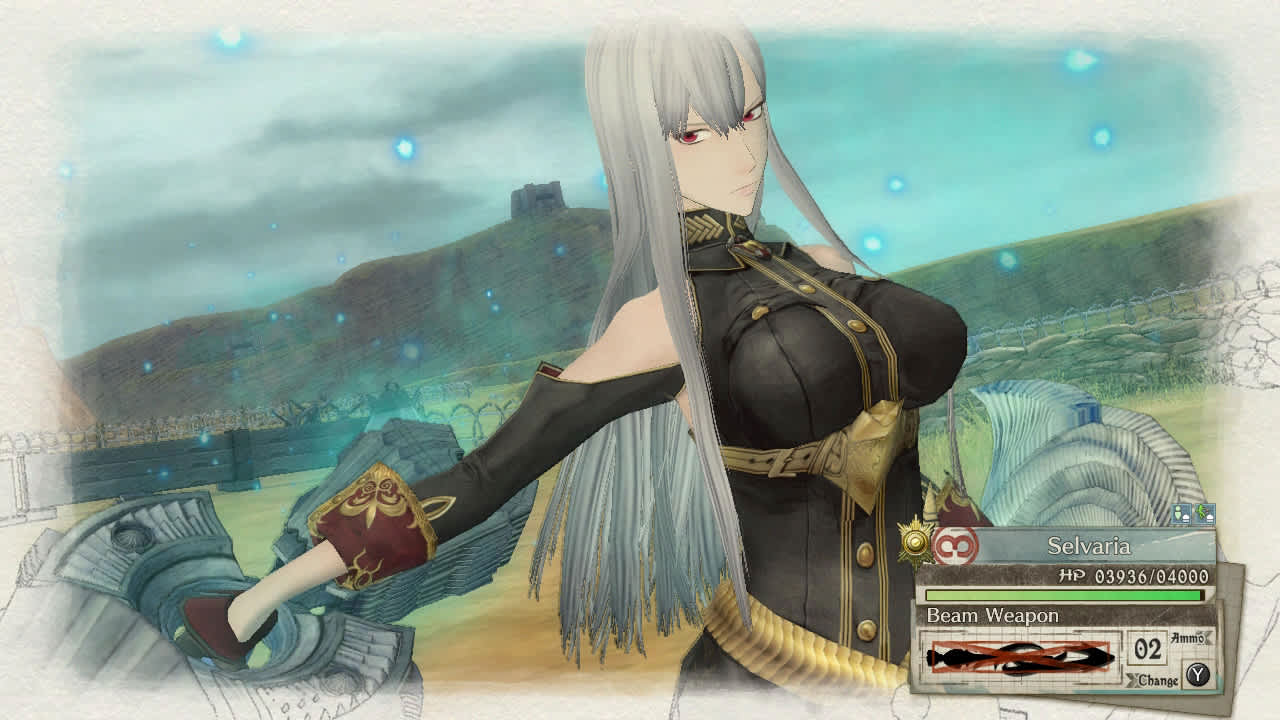Toggle the unit condition indicator
This screenshot has height=720, width=1280.
(x=1180, y=512)
